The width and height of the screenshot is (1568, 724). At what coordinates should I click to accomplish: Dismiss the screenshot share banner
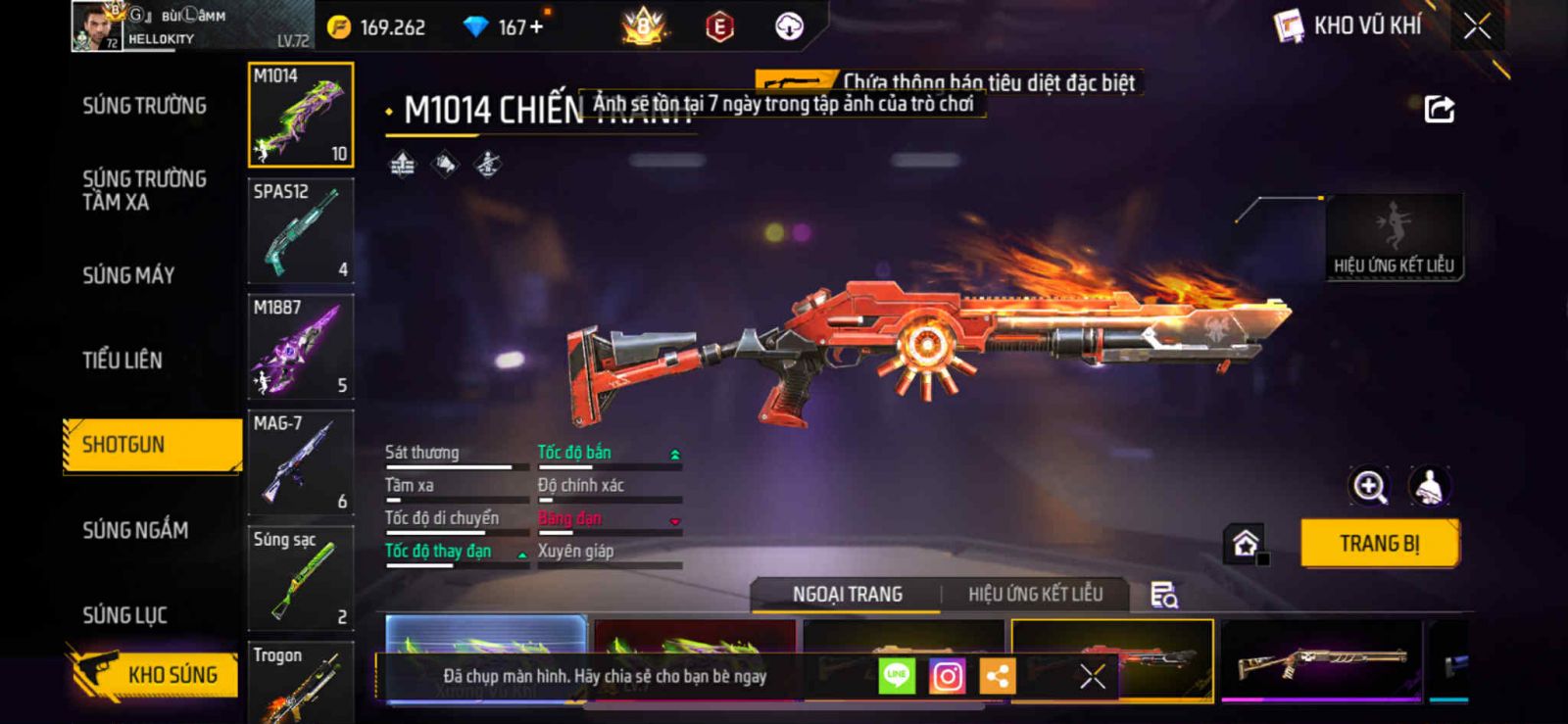point(1092,676)
